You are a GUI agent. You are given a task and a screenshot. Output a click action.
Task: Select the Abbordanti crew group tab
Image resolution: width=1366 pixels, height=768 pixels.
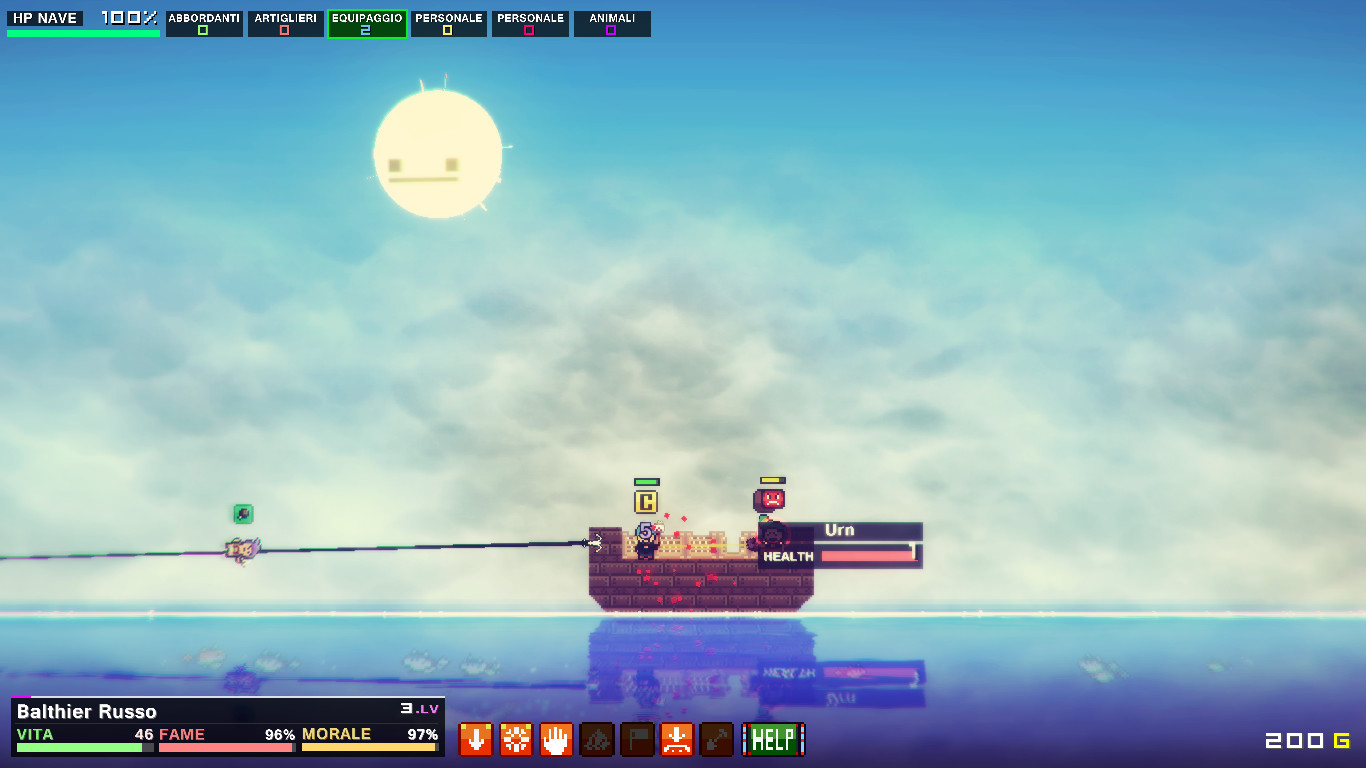pyautogui.click(x=204, y=24)
